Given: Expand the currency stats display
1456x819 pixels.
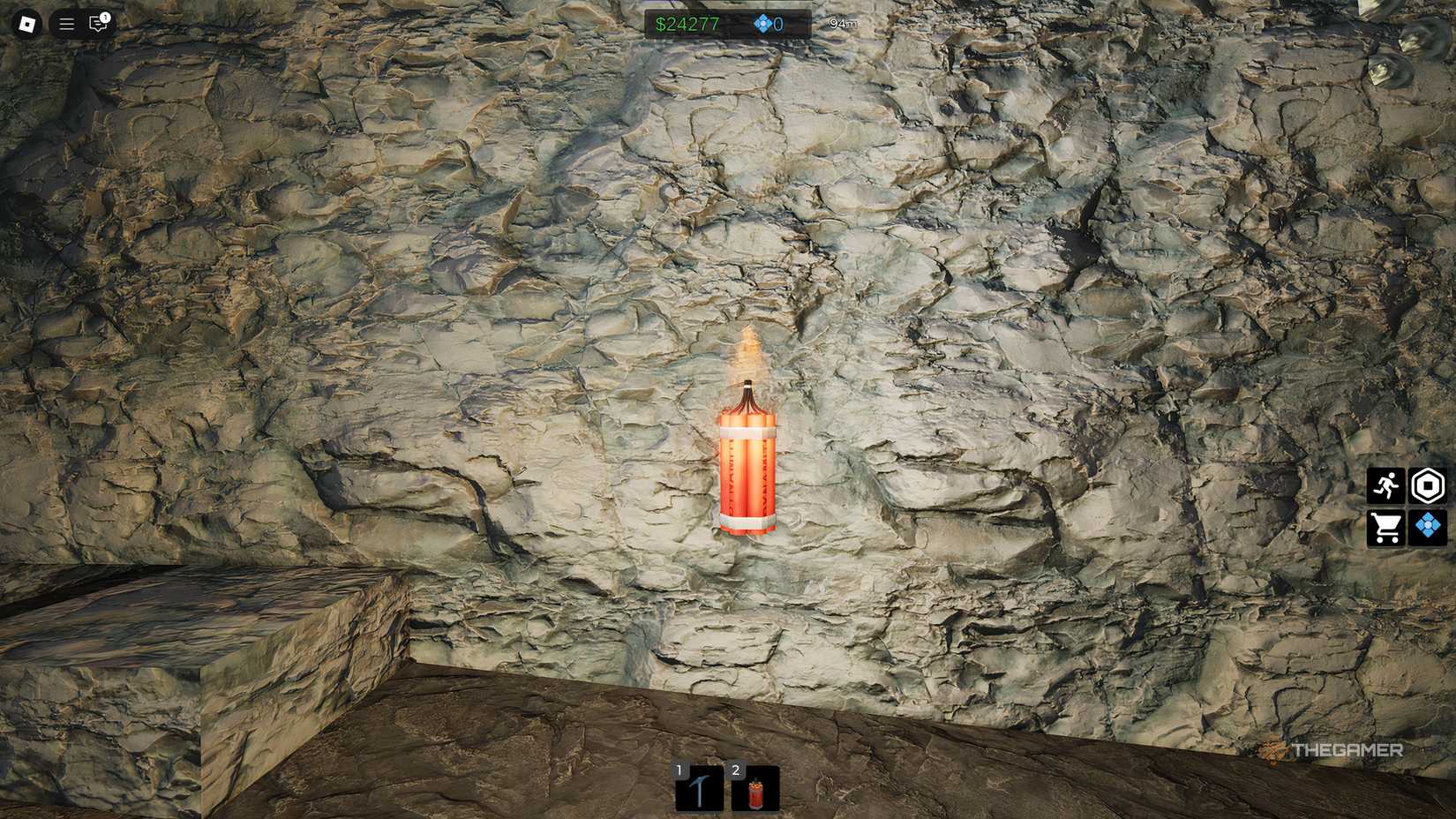Looking at the screenshot, I should 724,24.
